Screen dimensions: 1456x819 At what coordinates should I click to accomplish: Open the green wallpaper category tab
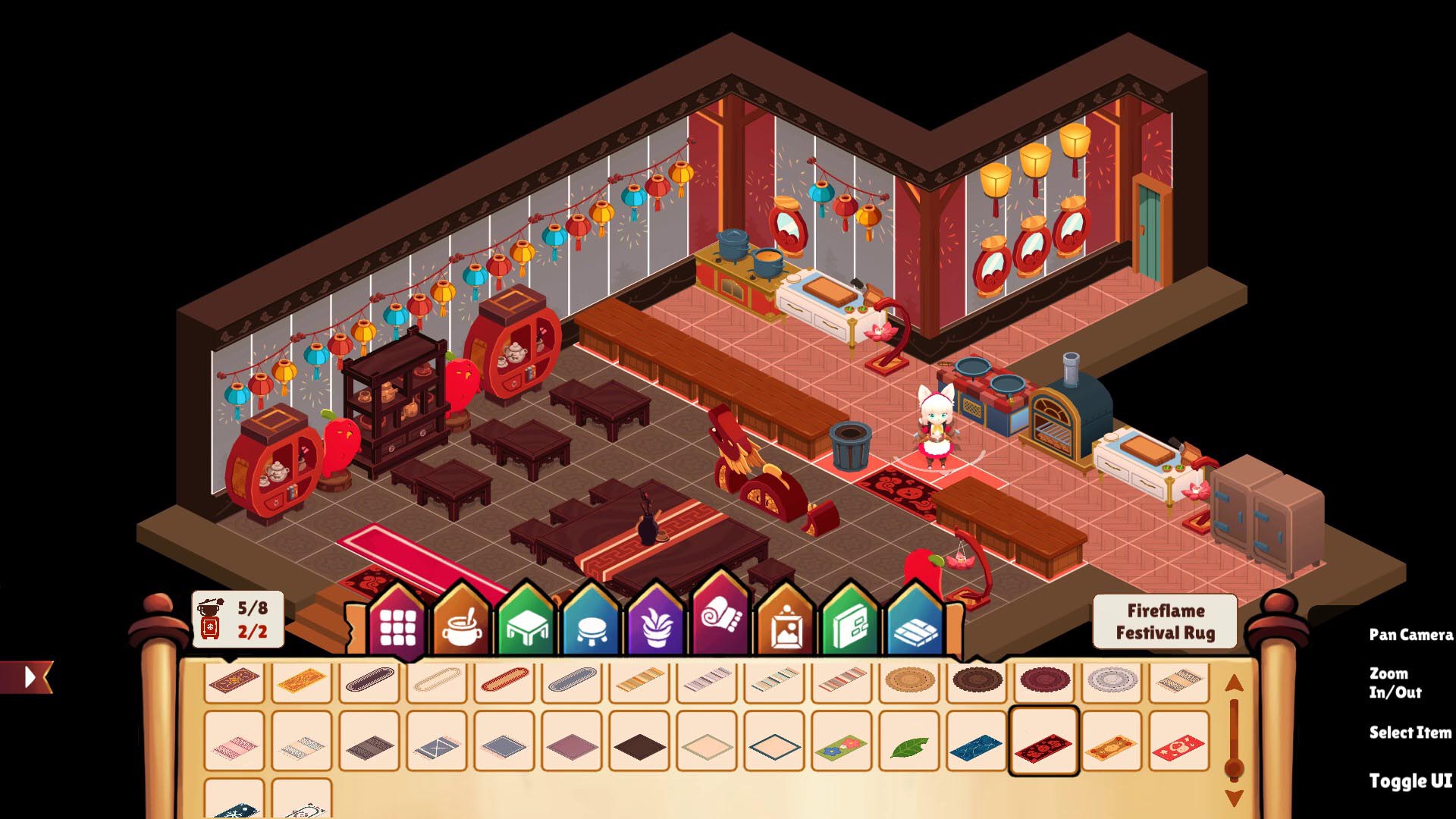pos(851,628)
